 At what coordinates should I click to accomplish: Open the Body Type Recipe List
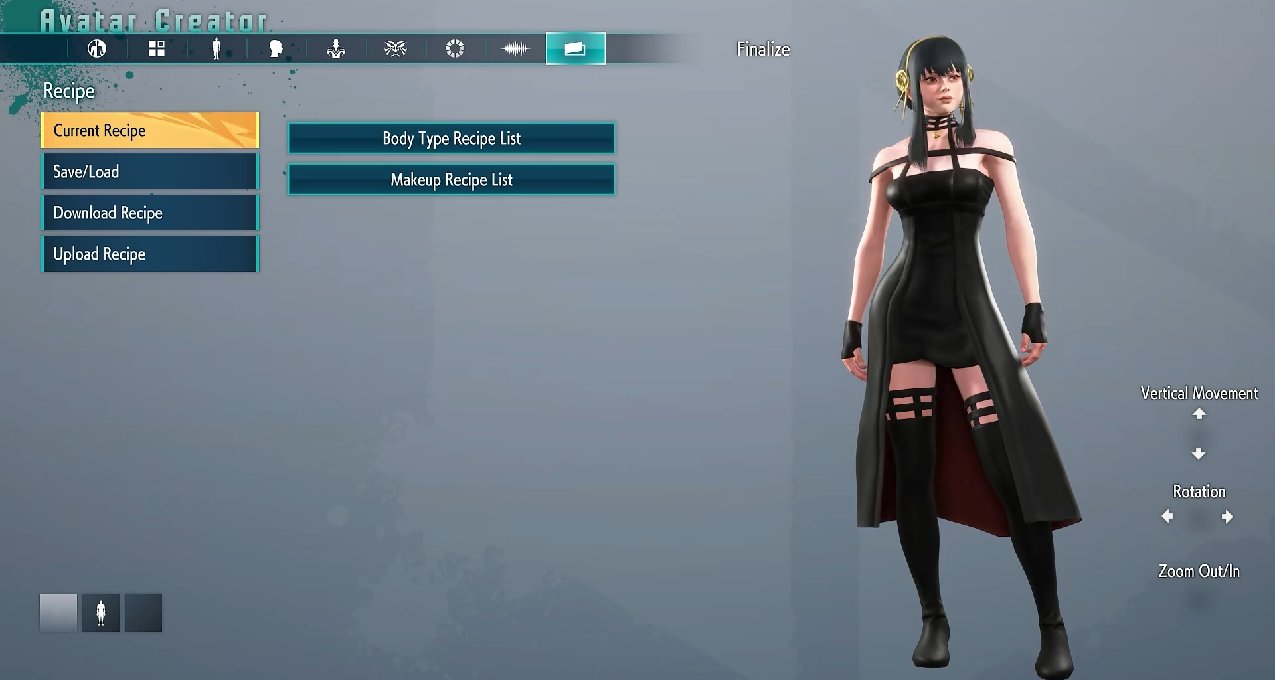point(451,138)
